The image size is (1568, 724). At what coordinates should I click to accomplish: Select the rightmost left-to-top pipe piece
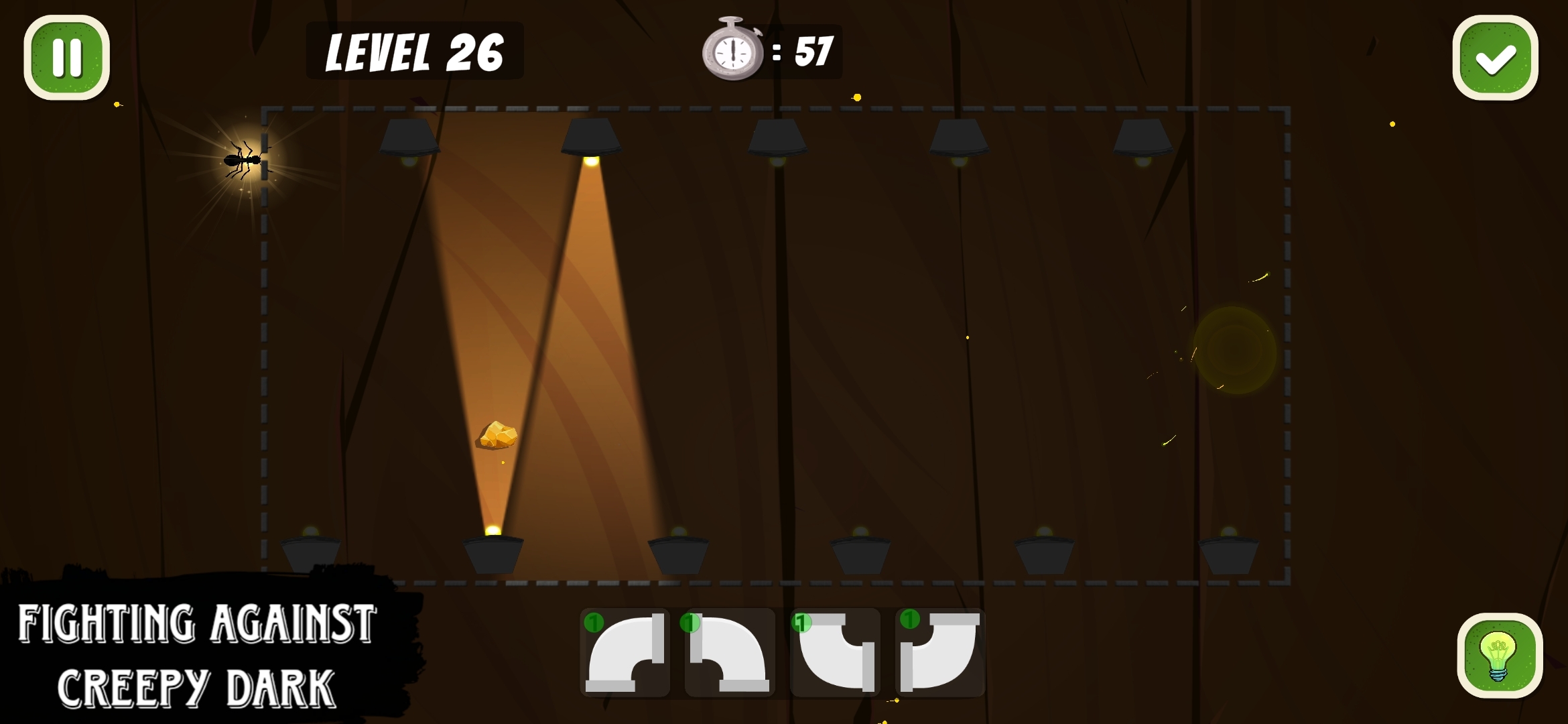point(941,654)
